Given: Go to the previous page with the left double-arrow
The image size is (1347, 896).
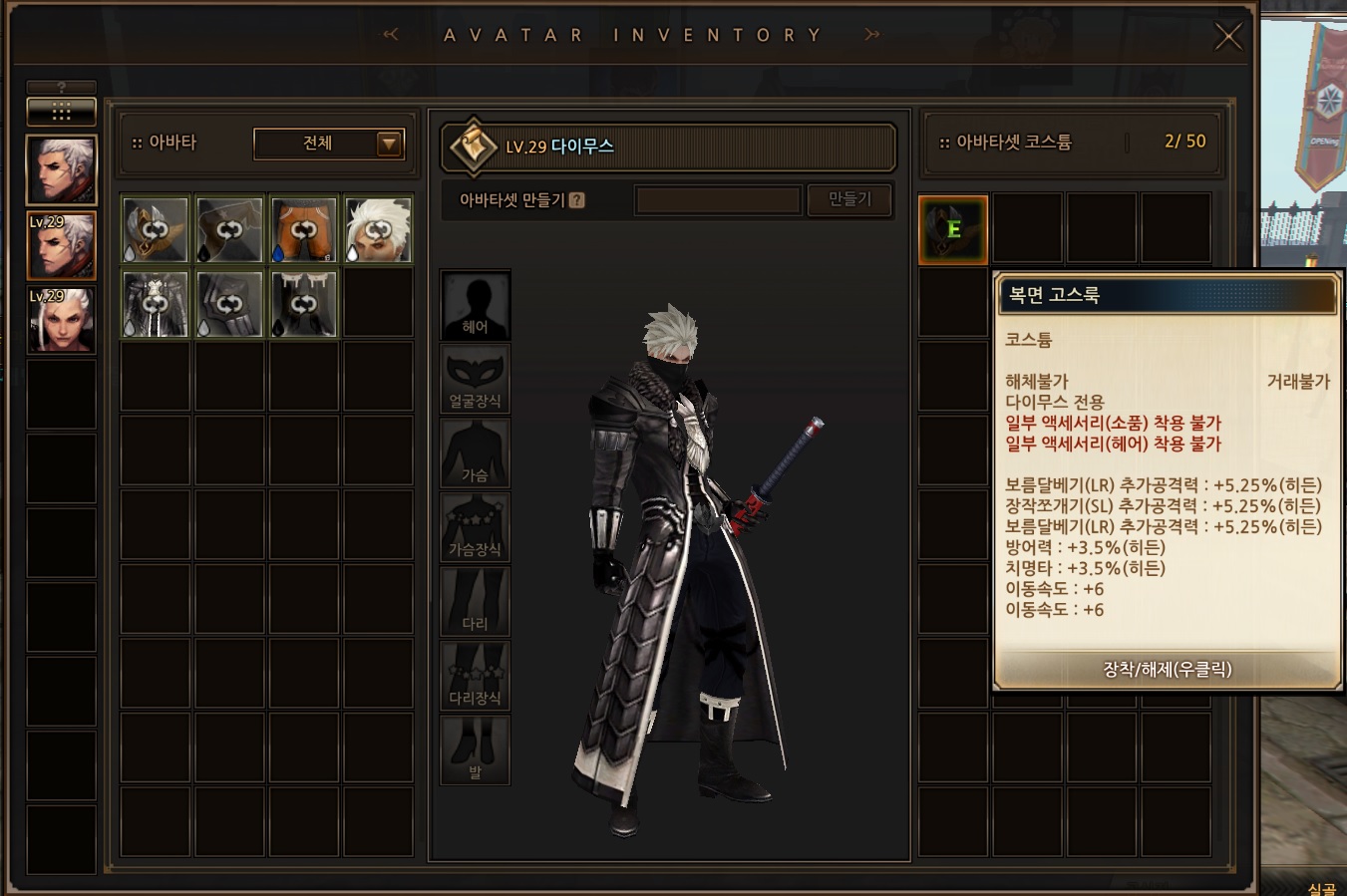Looking at the screenshot, I should click(391, 35).
